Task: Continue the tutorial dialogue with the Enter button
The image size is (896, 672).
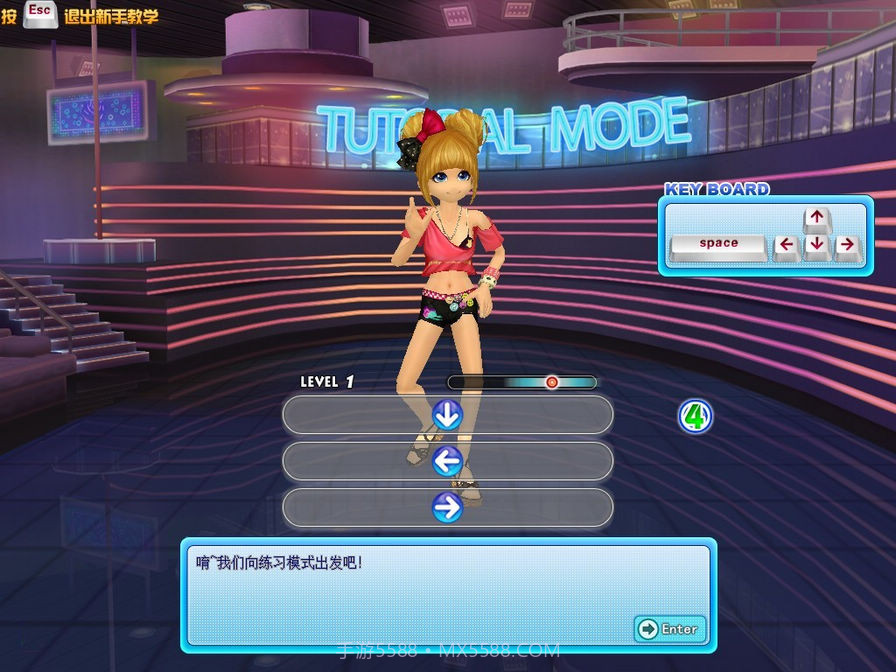Action: tap(669, 629)
